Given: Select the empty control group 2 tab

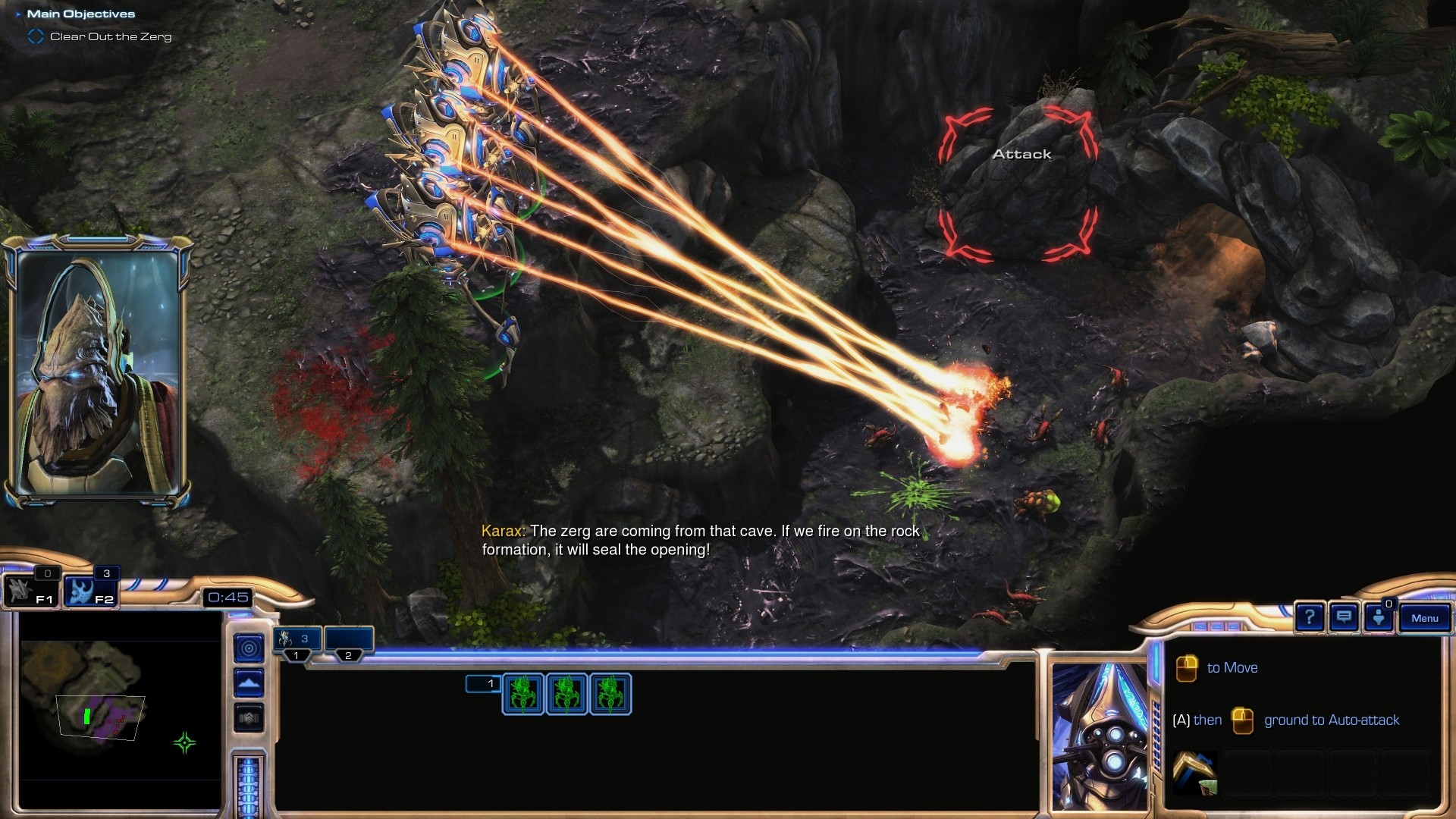Looking at the screenshot, I should 349,642.
